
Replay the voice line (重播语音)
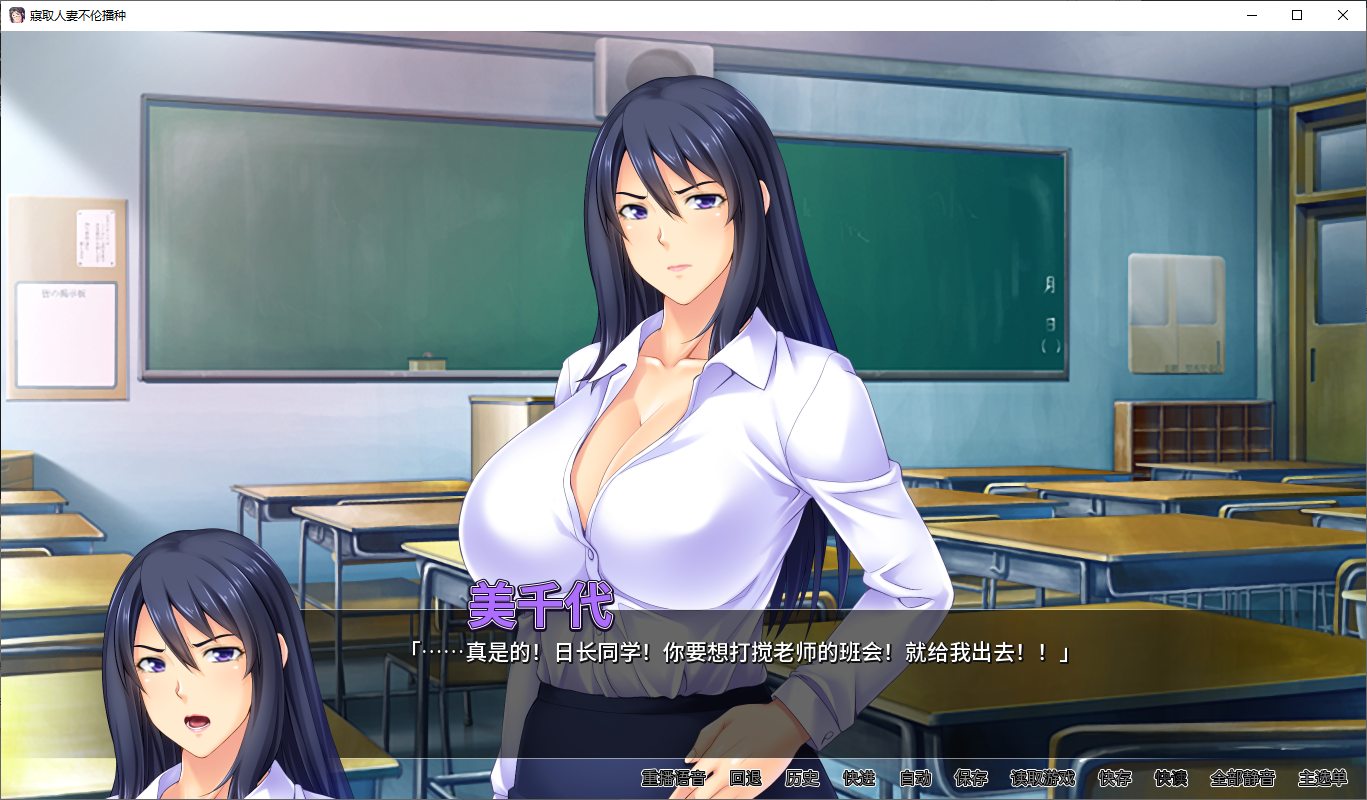click(673, 778)
